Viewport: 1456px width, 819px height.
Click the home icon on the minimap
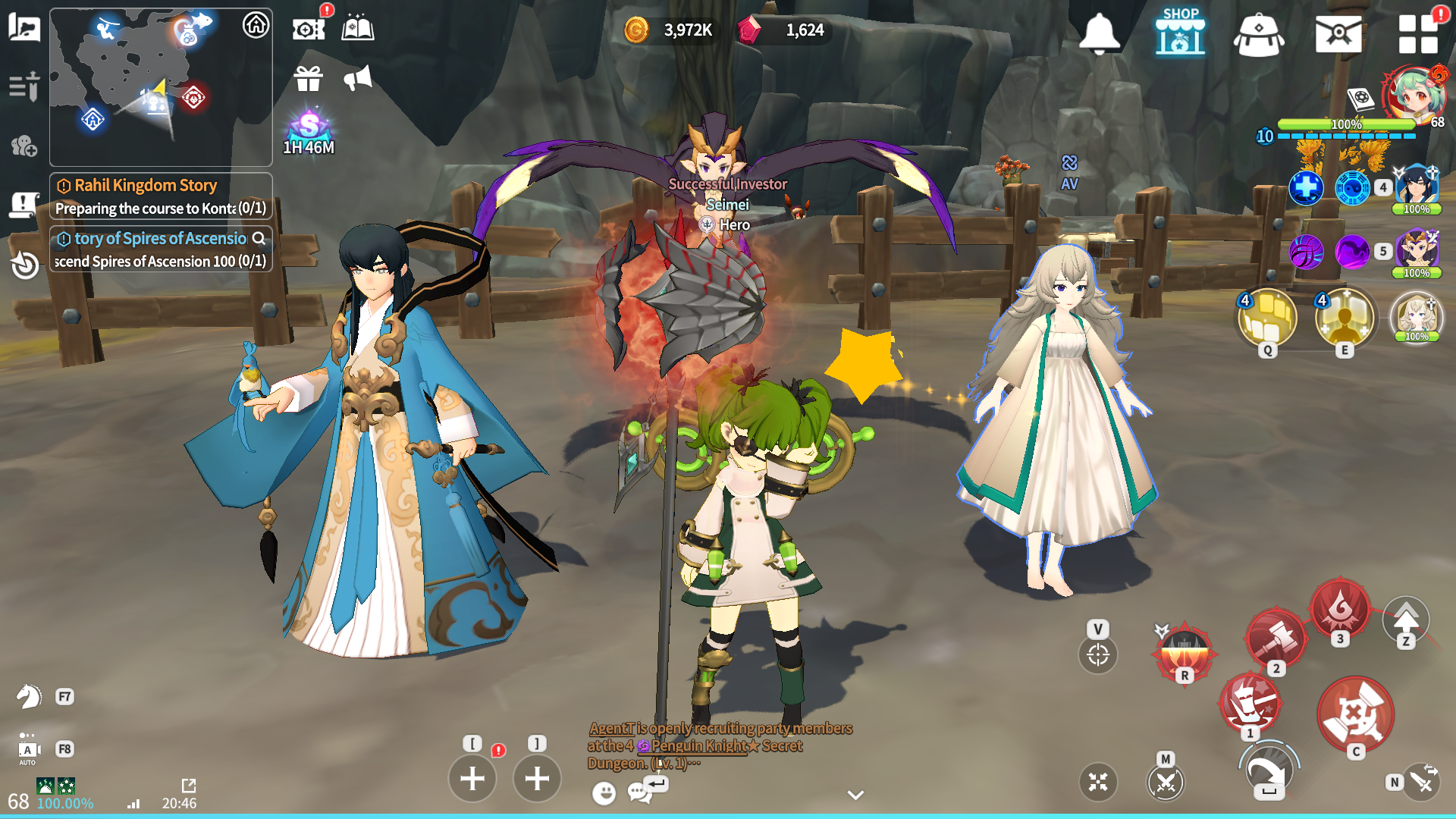256,25
